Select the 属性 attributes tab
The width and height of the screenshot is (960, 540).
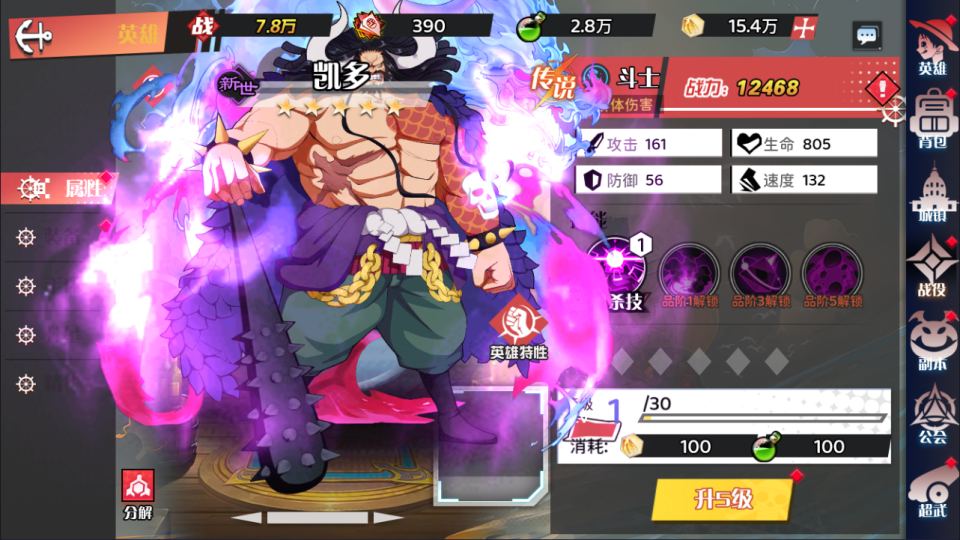62,187
